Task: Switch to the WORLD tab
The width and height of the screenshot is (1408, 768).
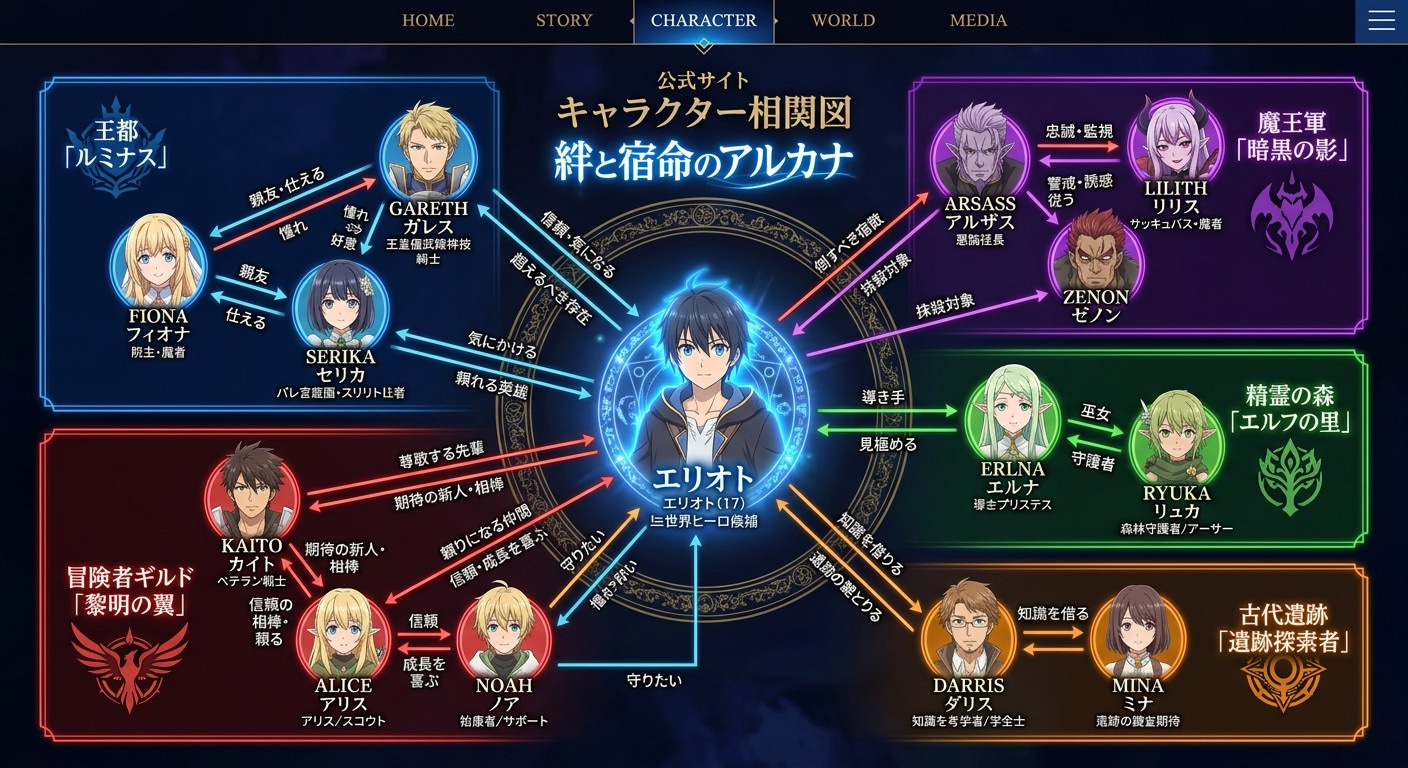Action: click(x=843, y=20)
